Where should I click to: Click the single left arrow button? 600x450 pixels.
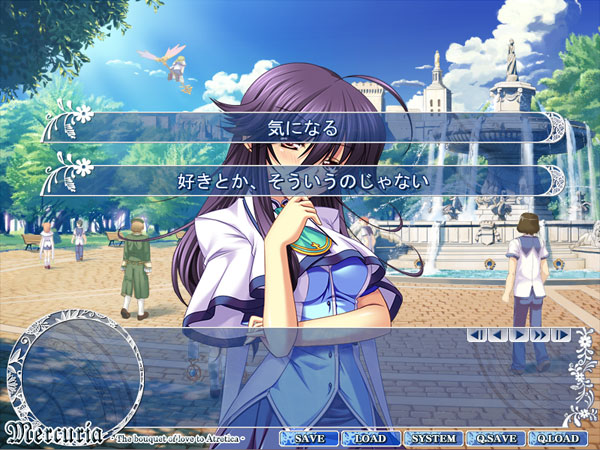(497, 334)
